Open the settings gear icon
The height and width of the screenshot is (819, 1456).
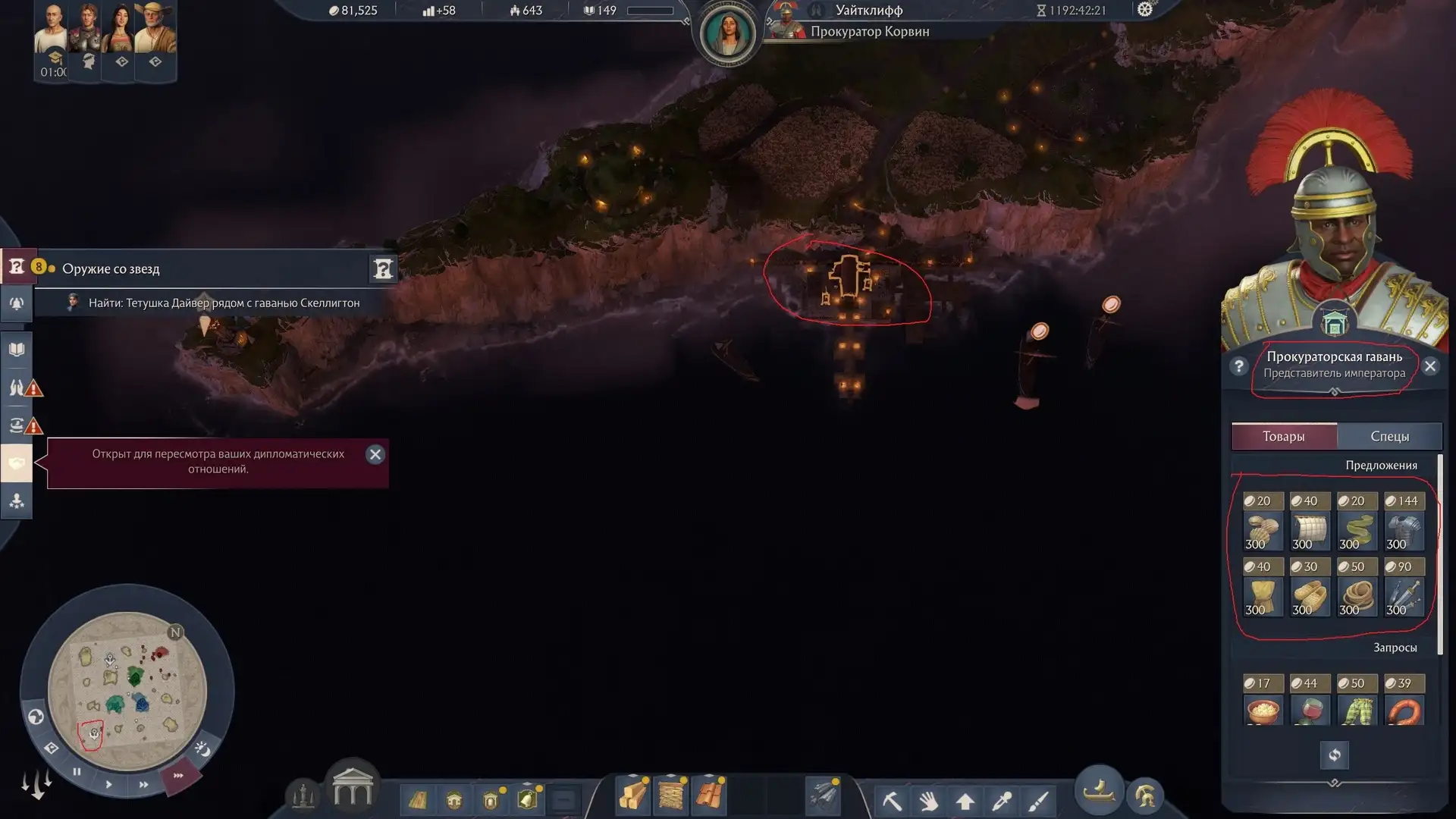tap(1145, 10)
